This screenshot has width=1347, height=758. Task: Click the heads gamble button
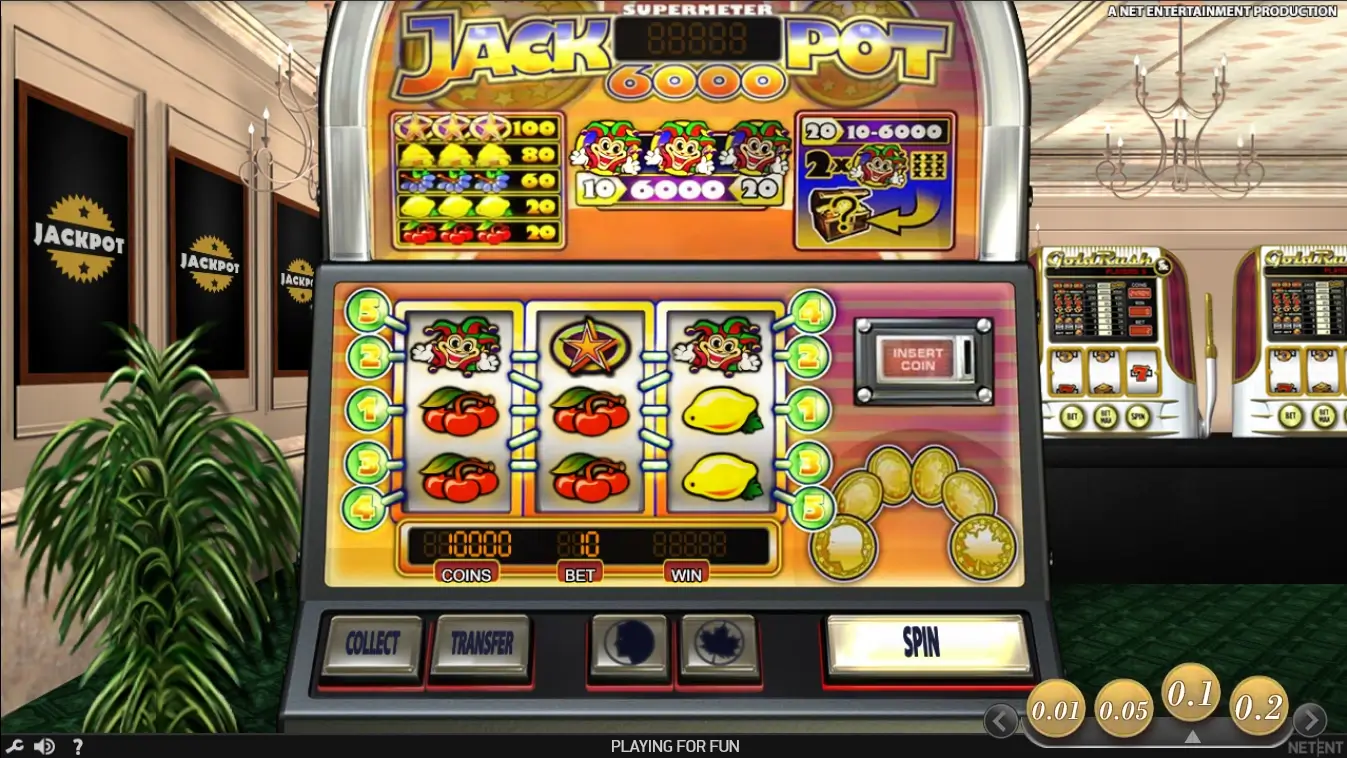(x=628, y=644)
